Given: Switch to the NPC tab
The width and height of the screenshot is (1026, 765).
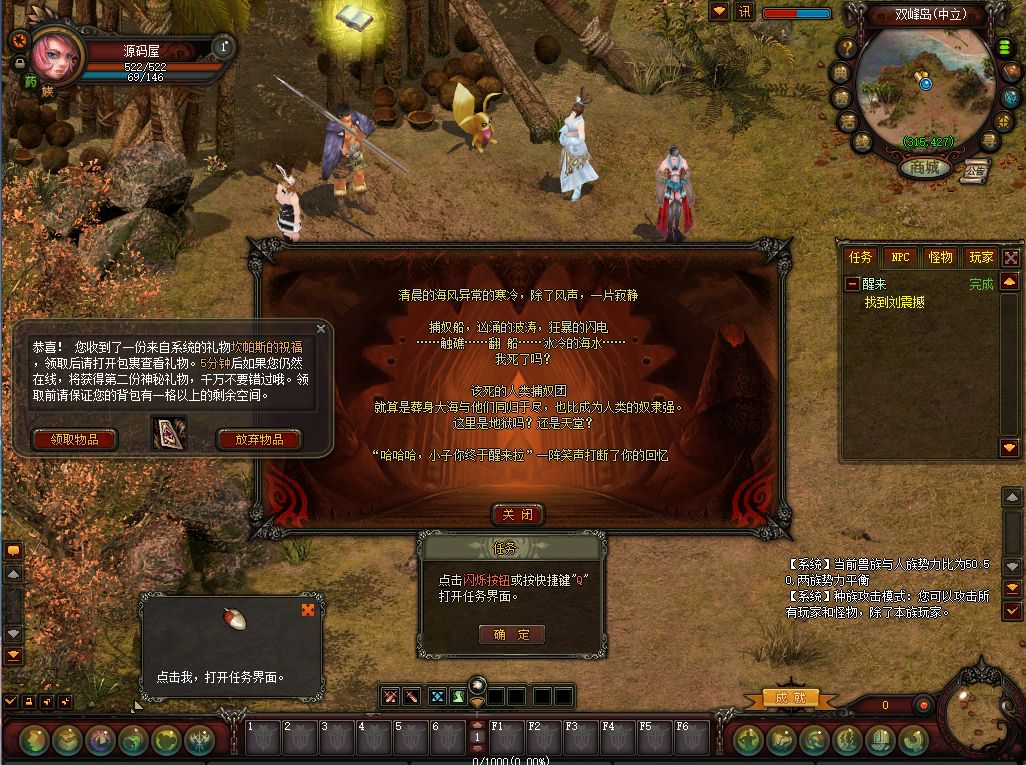Looking at the screenshot, I should (900, 257).
